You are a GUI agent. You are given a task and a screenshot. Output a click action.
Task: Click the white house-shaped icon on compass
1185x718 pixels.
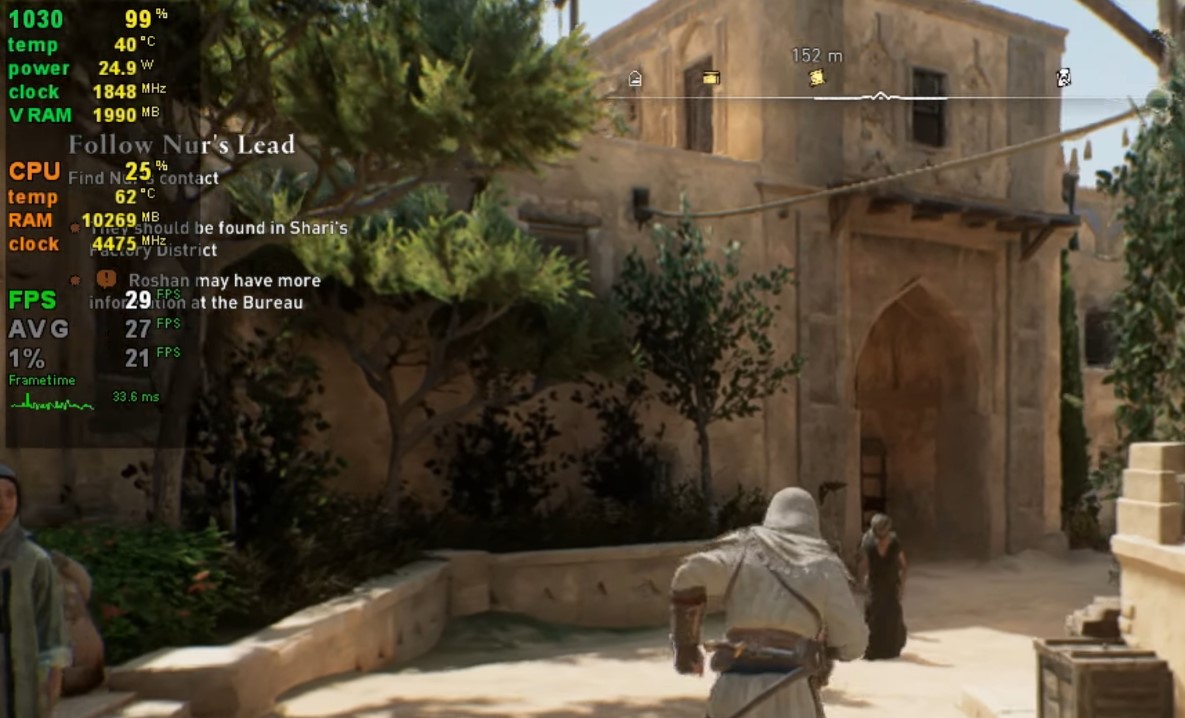635,79
